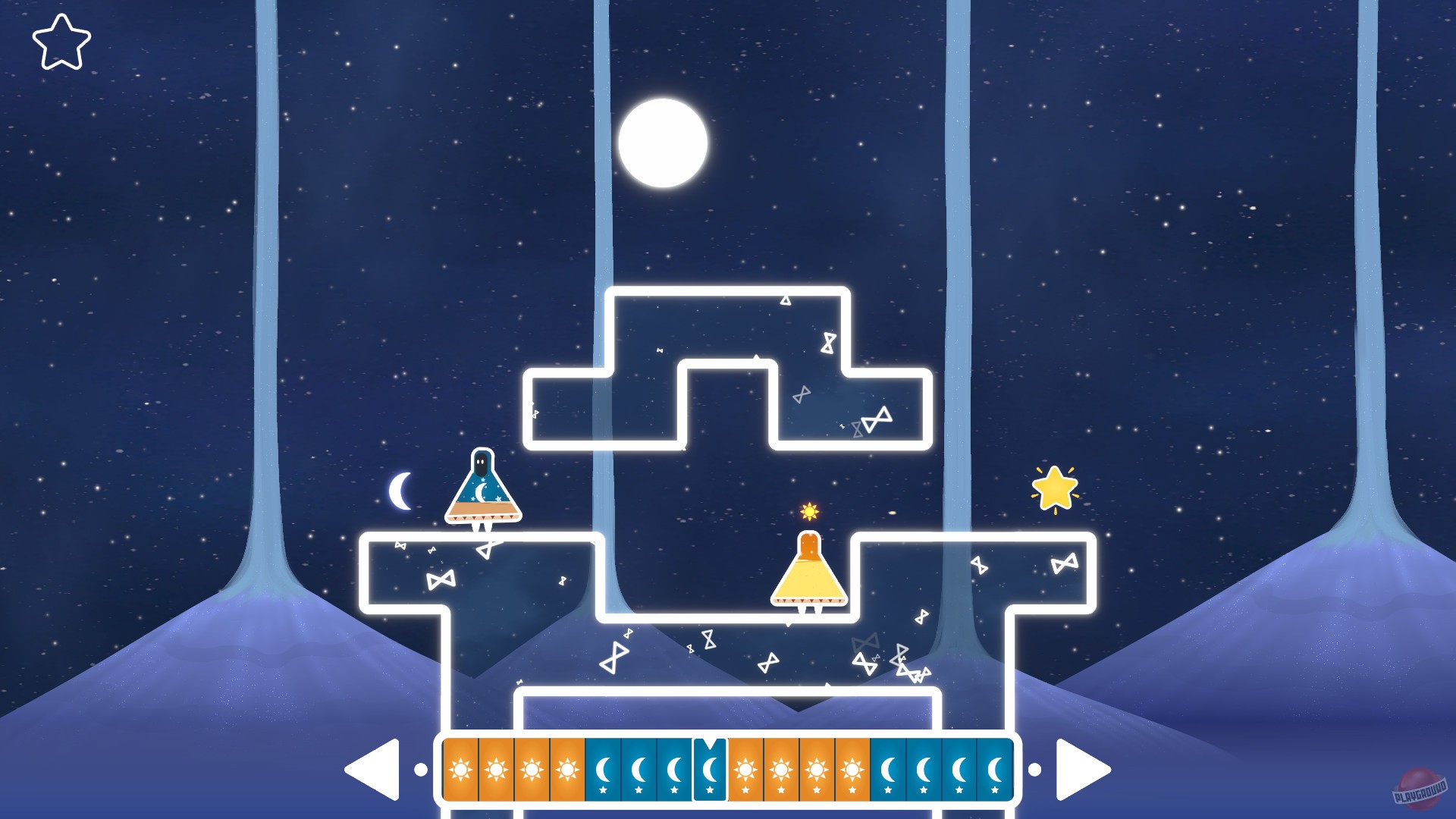Select the moon tile directly left of the notched marker
Image resolution: width=1456 pixels, height=819 pixels.
[x=673, y=769]
